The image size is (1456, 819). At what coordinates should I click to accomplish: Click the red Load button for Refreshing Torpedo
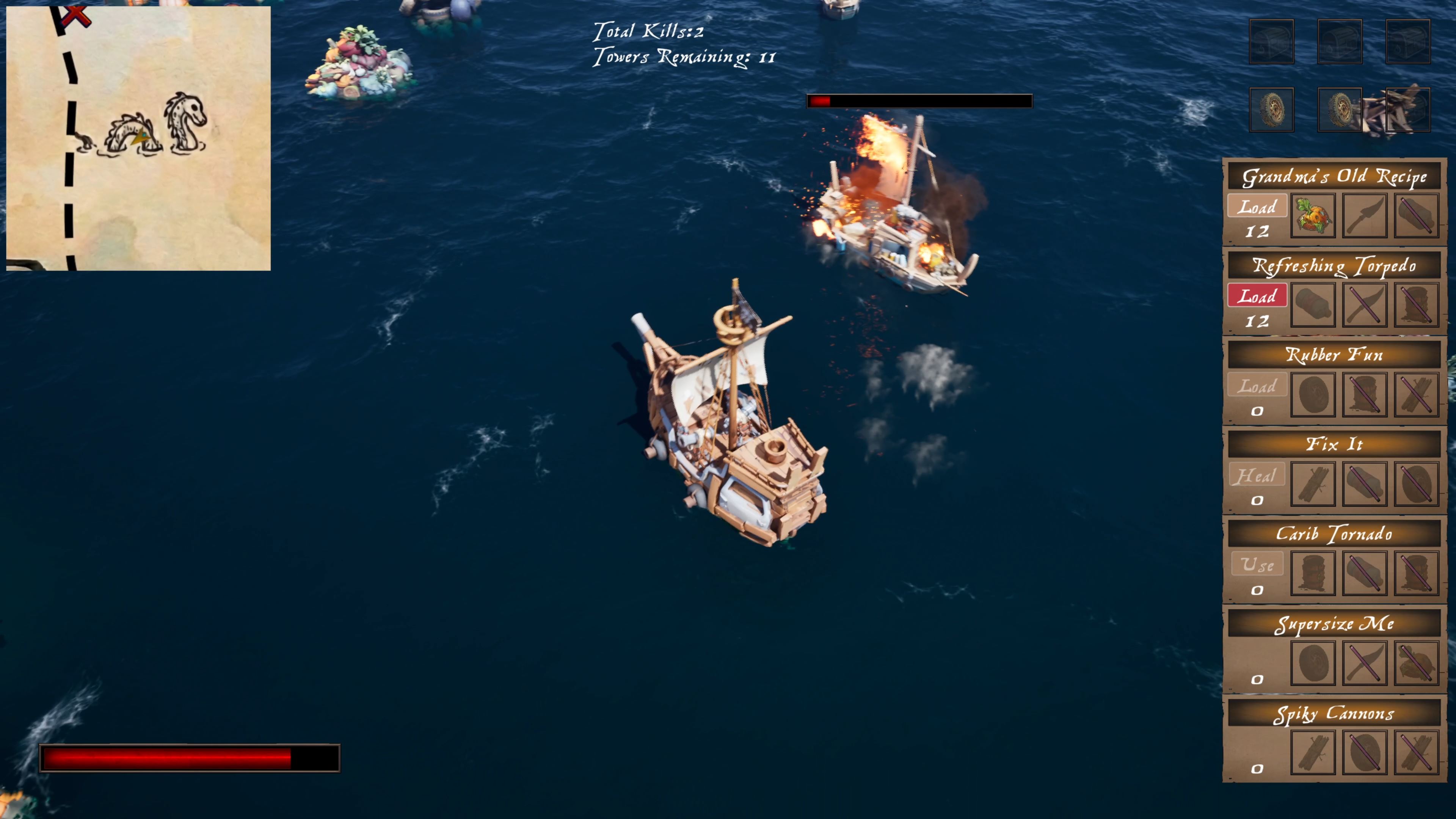pos(1257,296)
